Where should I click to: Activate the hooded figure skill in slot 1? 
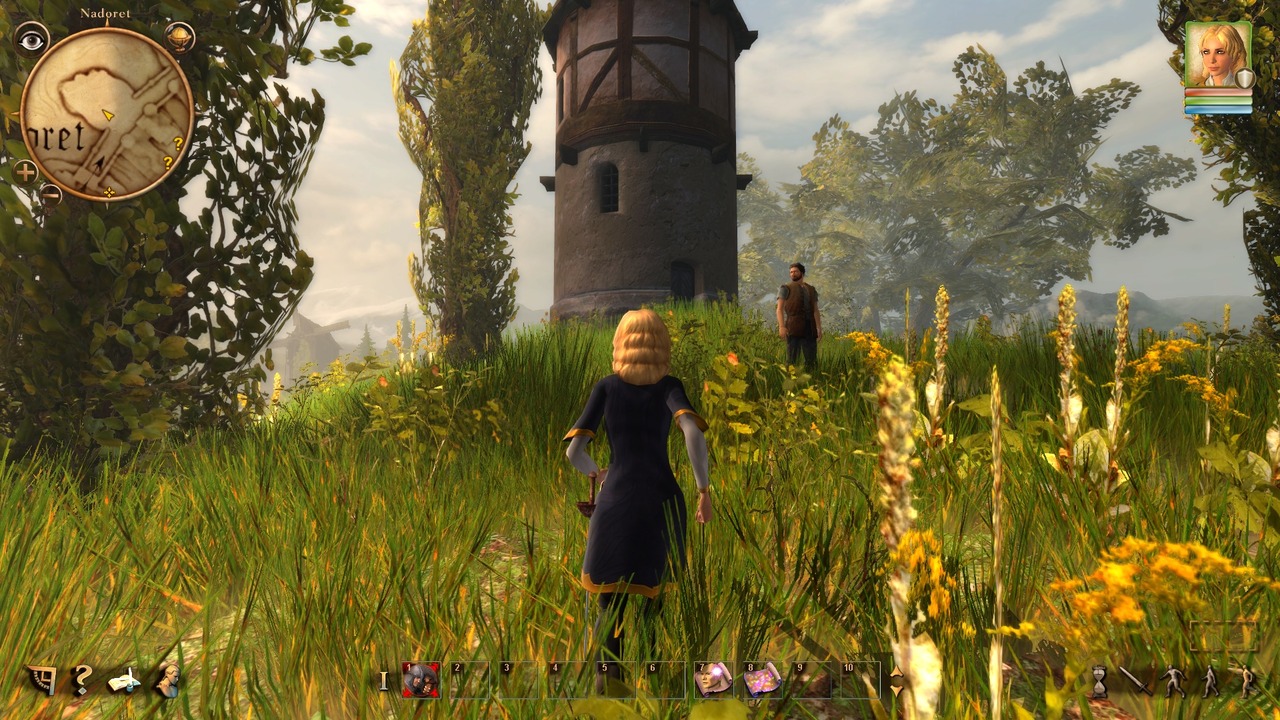click(x=420, y=680)
